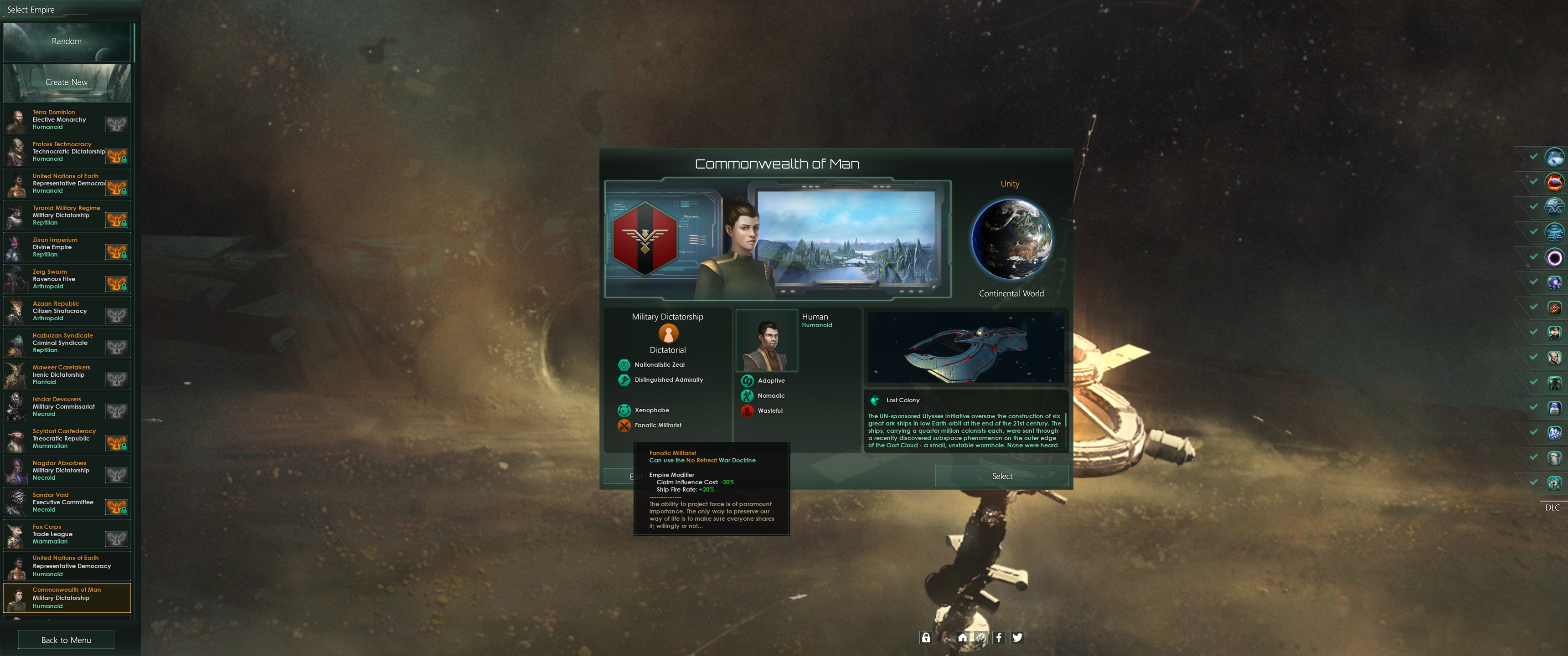The height and width of the screenshot is (656, 1568).
Task: Open the Twitter page icon
Action: pos(1018,638)
